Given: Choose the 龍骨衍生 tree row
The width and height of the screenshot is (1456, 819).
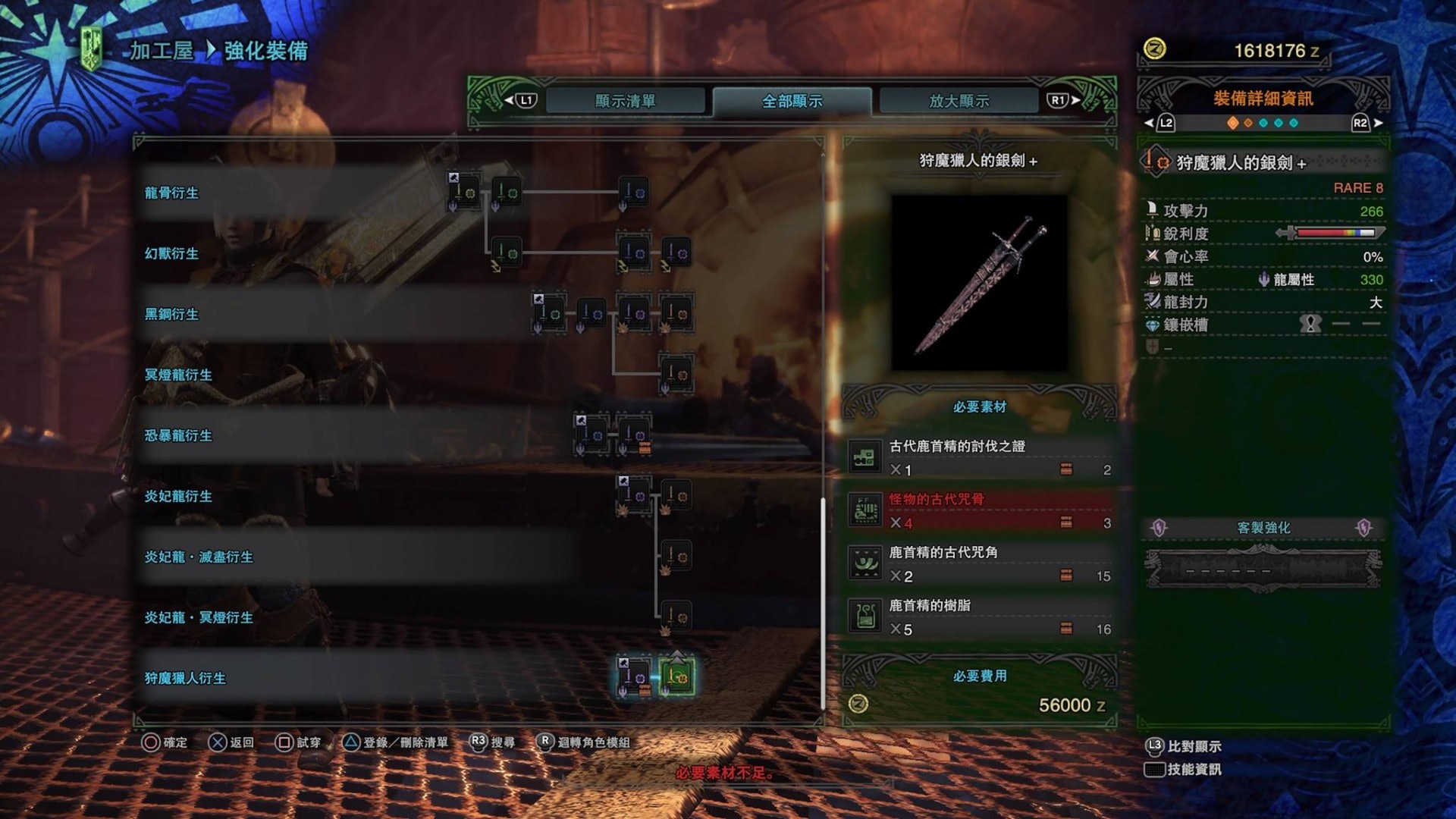Looking at the screenshot, I should click(x=171, y=193).
